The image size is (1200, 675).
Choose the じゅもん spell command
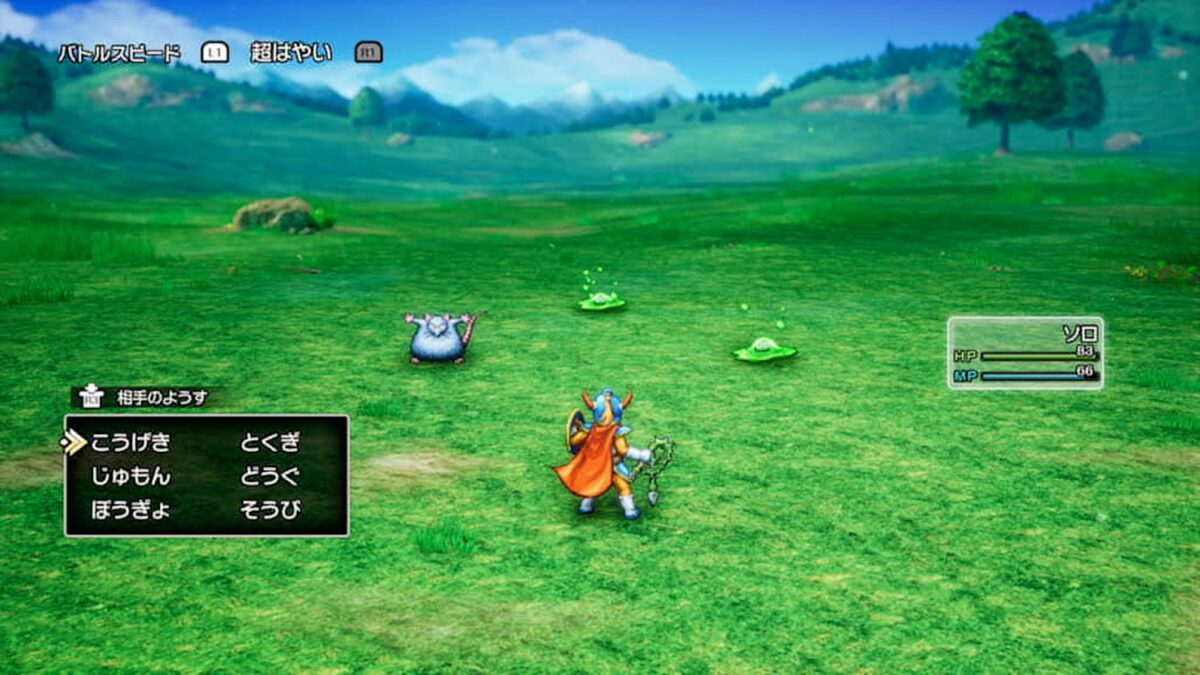pos(131,477)
